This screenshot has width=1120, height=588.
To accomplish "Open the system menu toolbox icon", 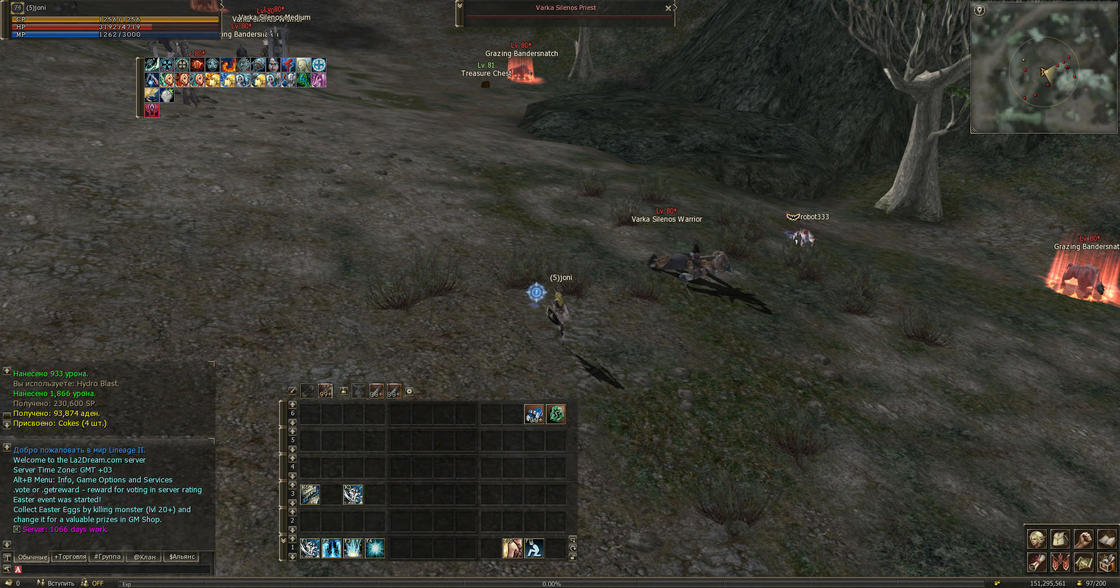I will 1106,563.
